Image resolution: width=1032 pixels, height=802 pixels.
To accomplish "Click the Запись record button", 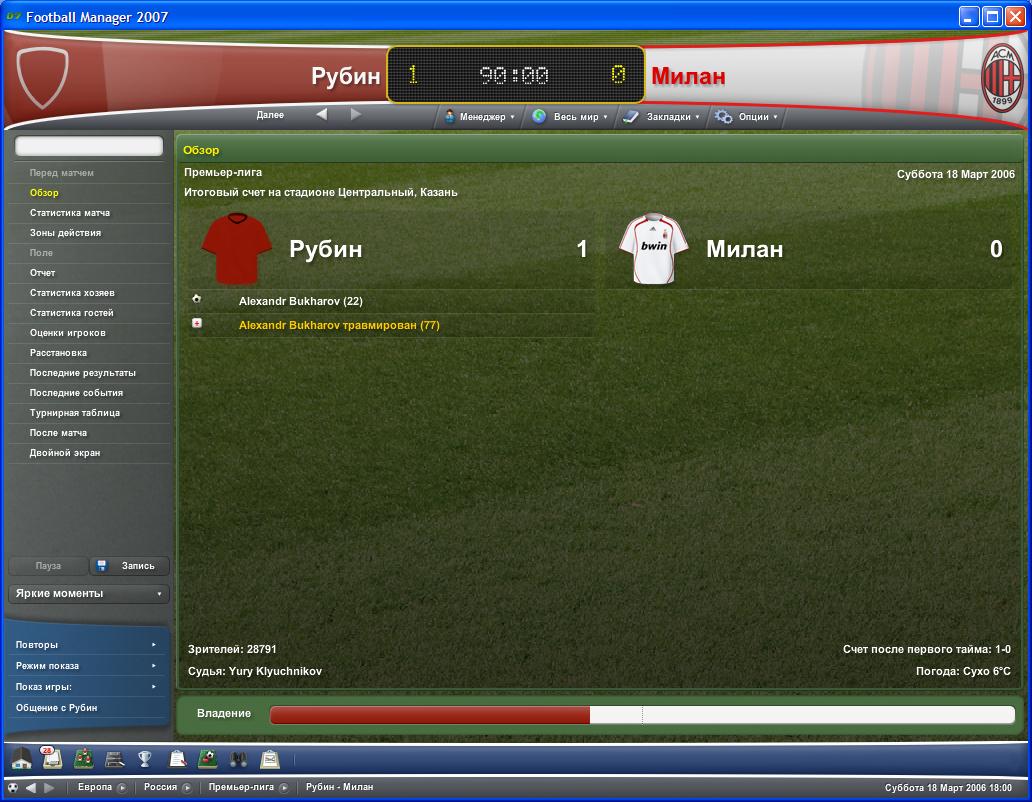I will tap(130, 566).
